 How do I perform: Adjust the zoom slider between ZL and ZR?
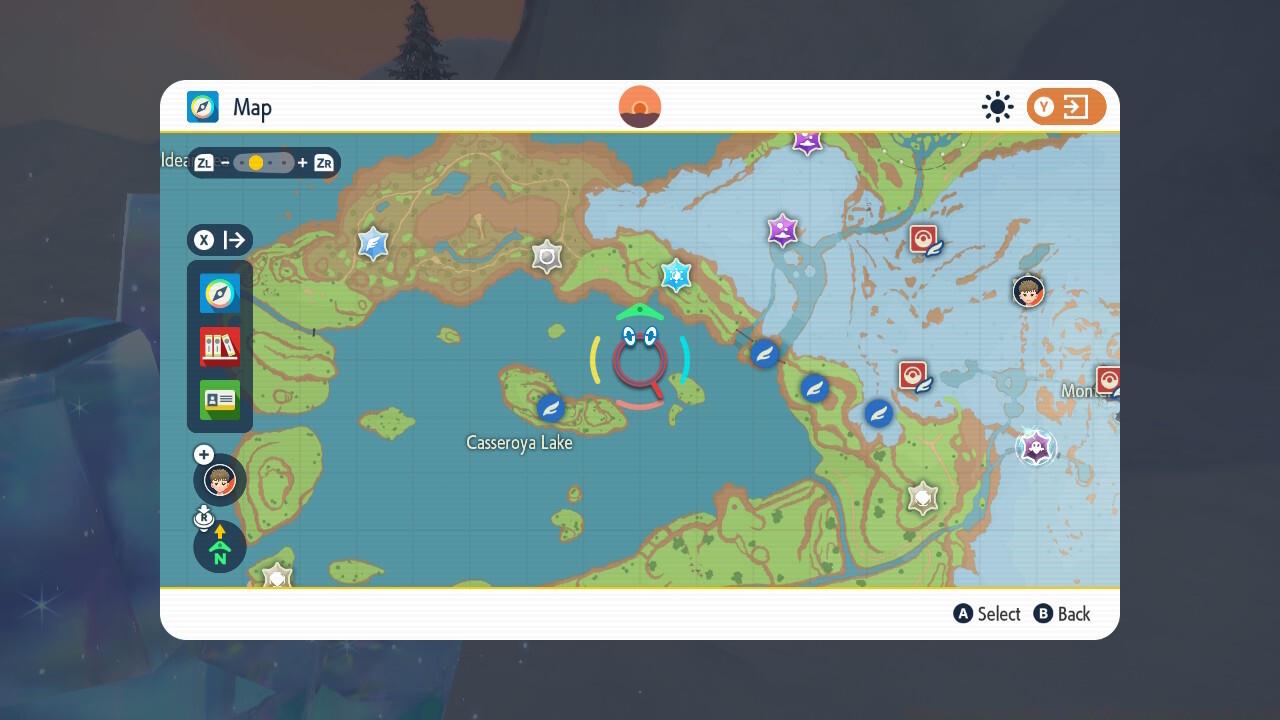262,162
